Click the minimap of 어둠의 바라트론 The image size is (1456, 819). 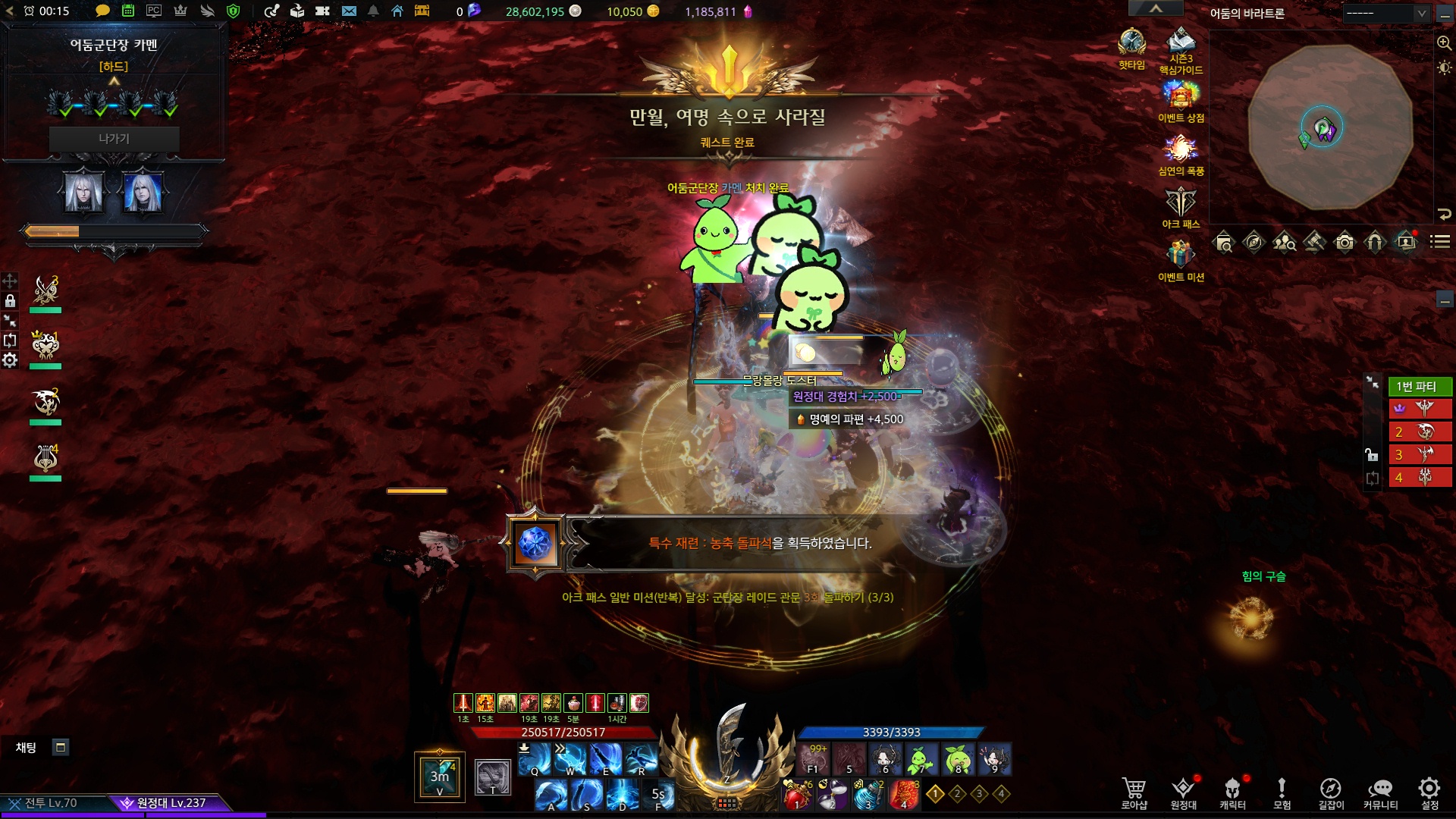1330,127
